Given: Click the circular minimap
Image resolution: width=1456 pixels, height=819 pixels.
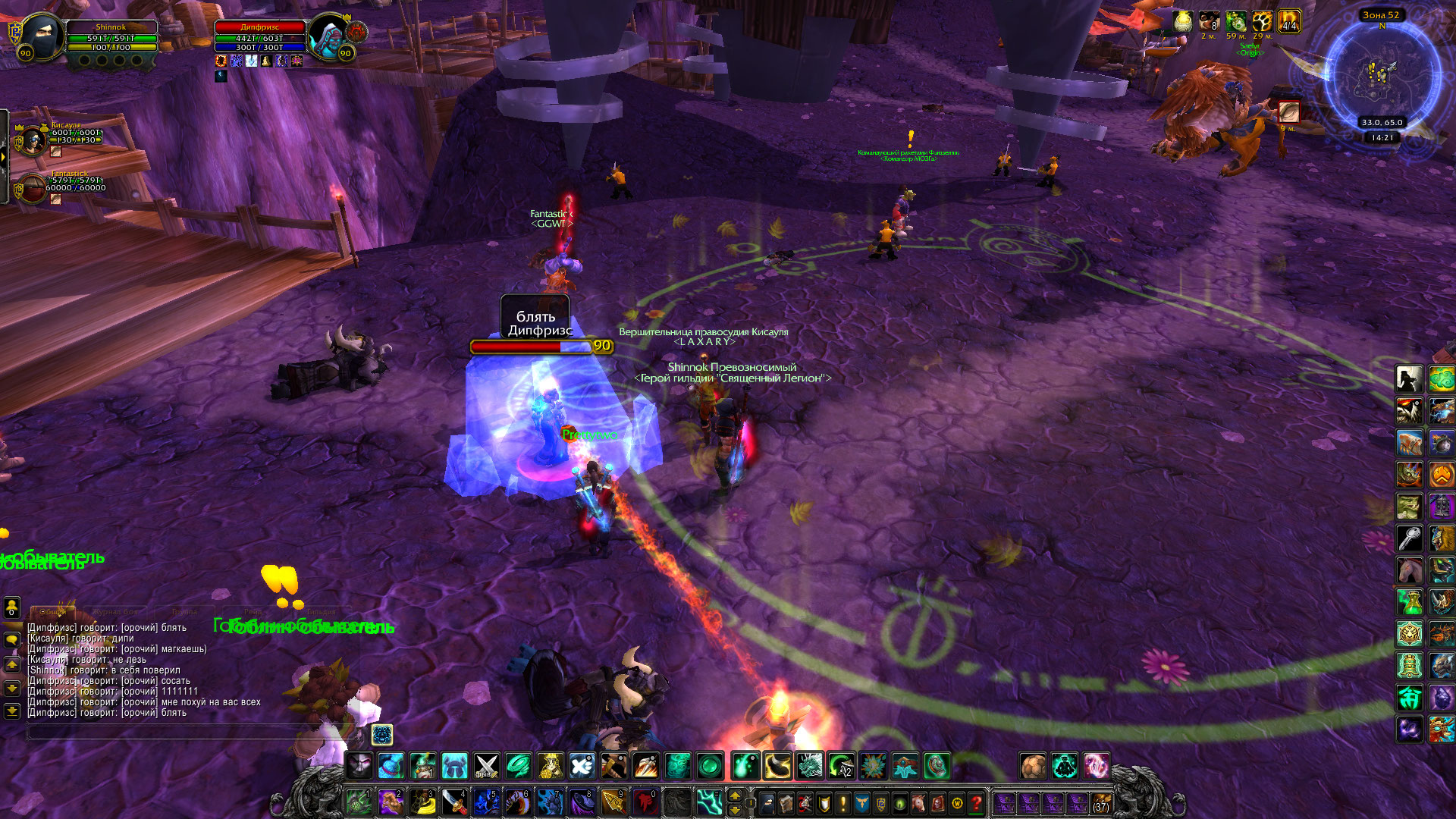Looking at the screenshot, I should tap(1381, 76).
